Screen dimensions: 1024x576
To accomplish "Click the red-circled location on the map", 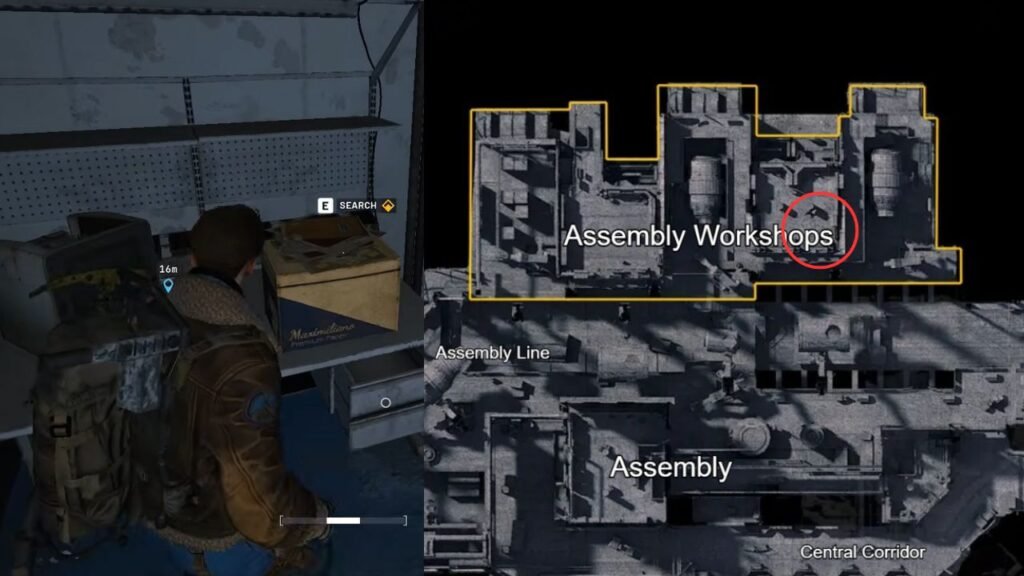I will click(x=819, y=230).
